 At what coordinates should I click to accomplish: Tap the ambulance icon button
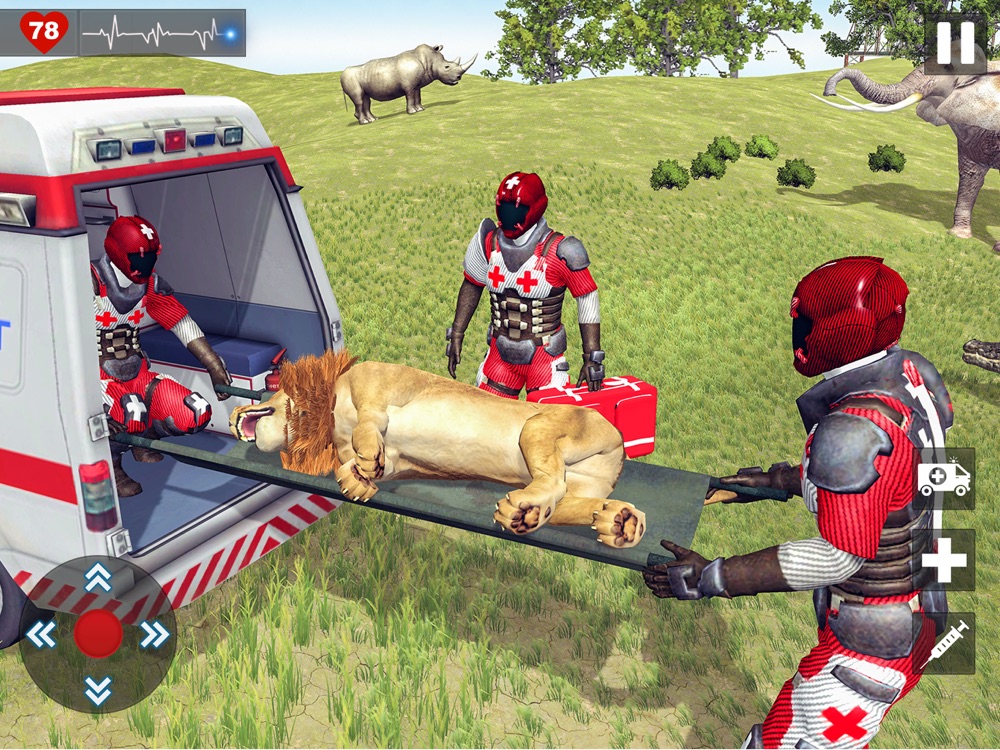943,479
